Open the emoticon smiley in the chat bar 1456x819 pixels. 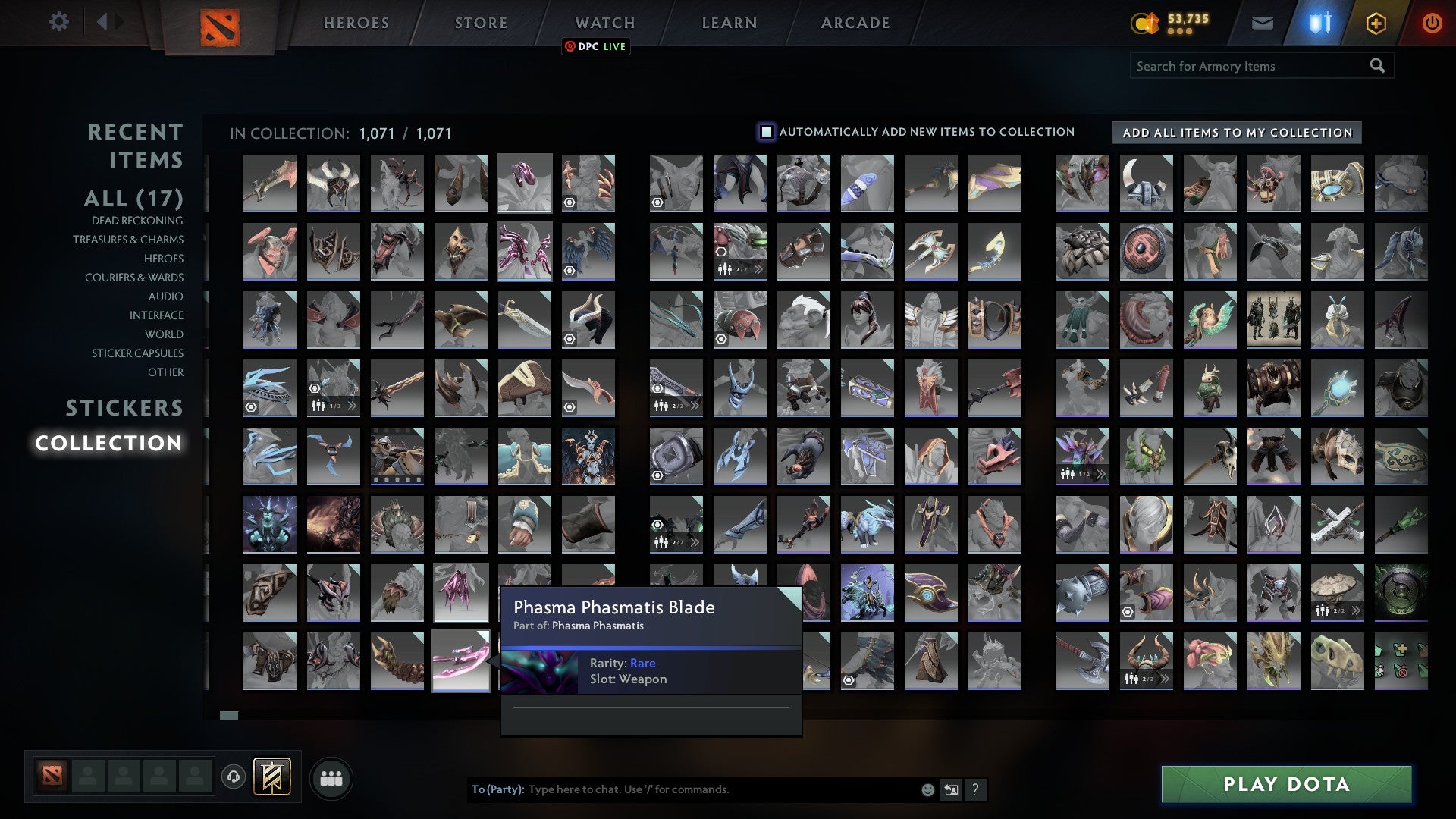click(x=927, y=789)
